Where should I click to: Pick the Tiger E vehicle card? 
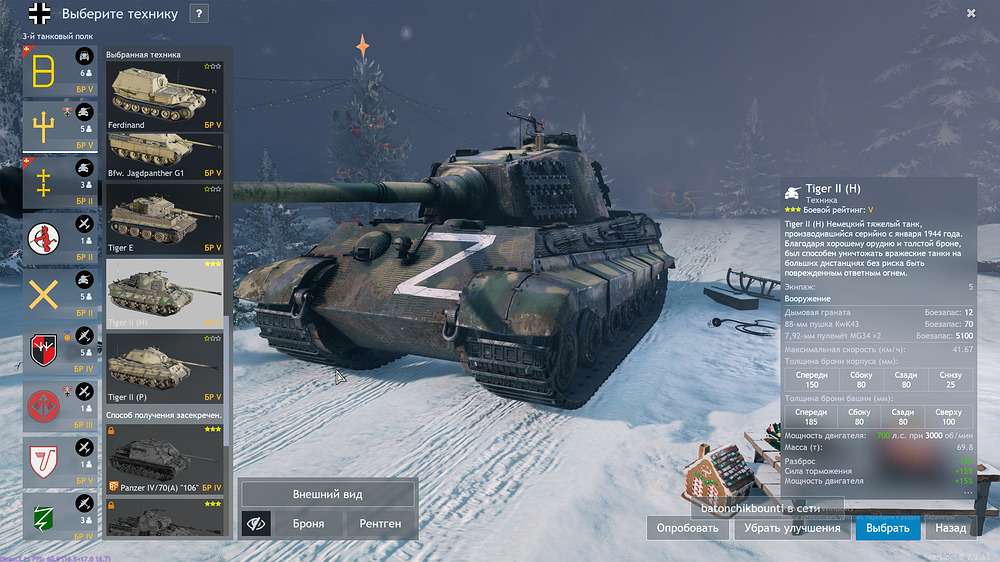[x=166, y=219]
